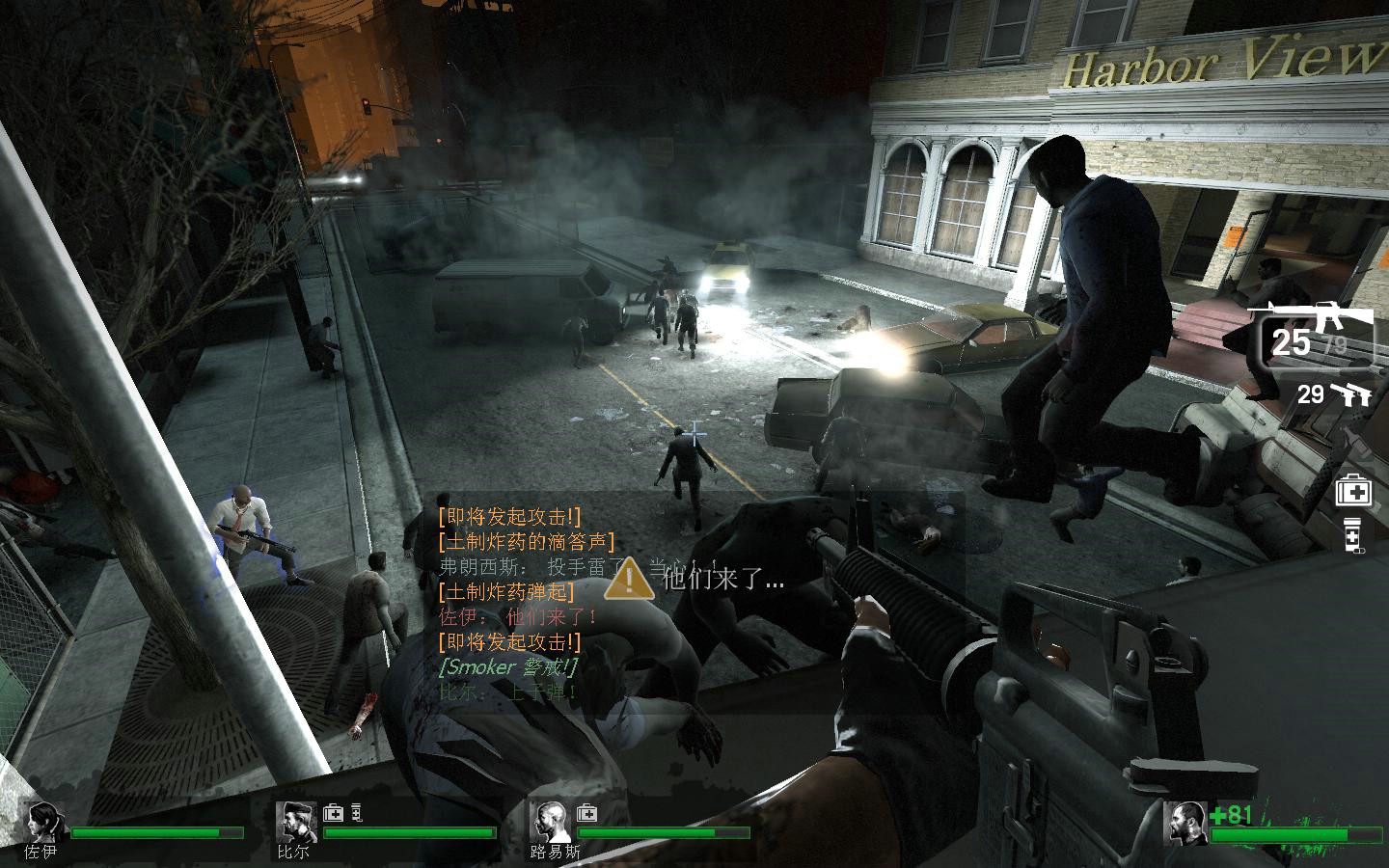Click Zoey's teammate portrait (佐伊)
Screen dimensions: 1389x868
(42, 822)
